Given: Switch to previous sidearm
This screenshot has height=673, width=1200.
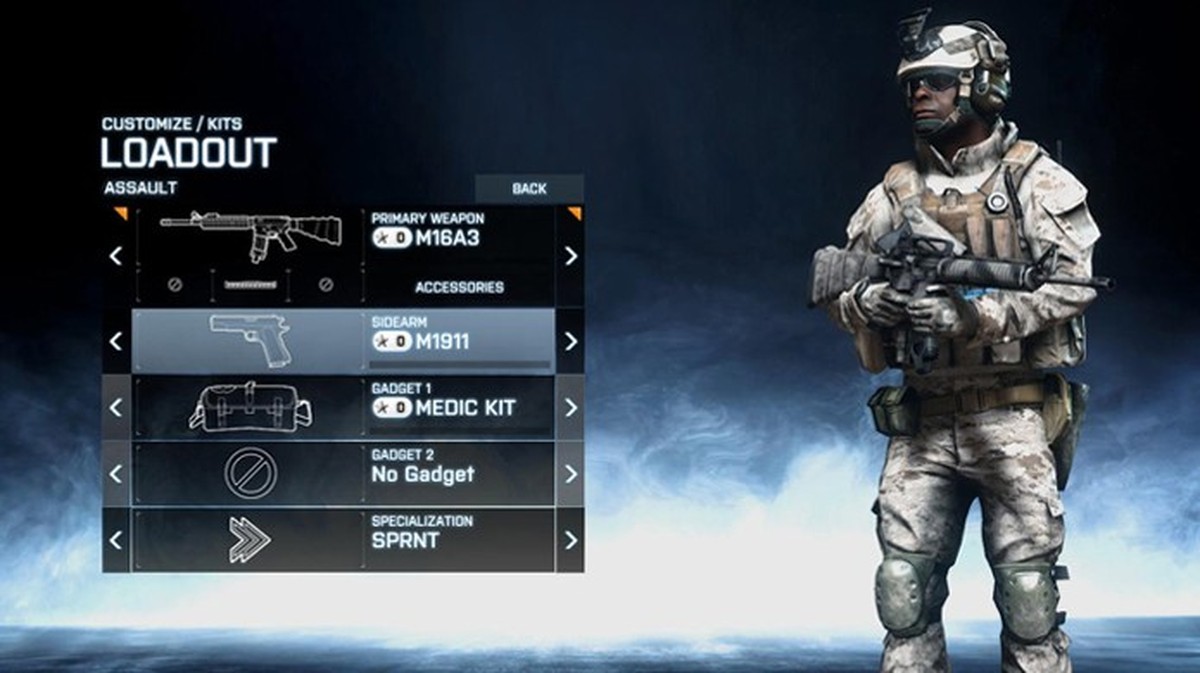Looking at the screenshot, I should [x=116, y=341].
